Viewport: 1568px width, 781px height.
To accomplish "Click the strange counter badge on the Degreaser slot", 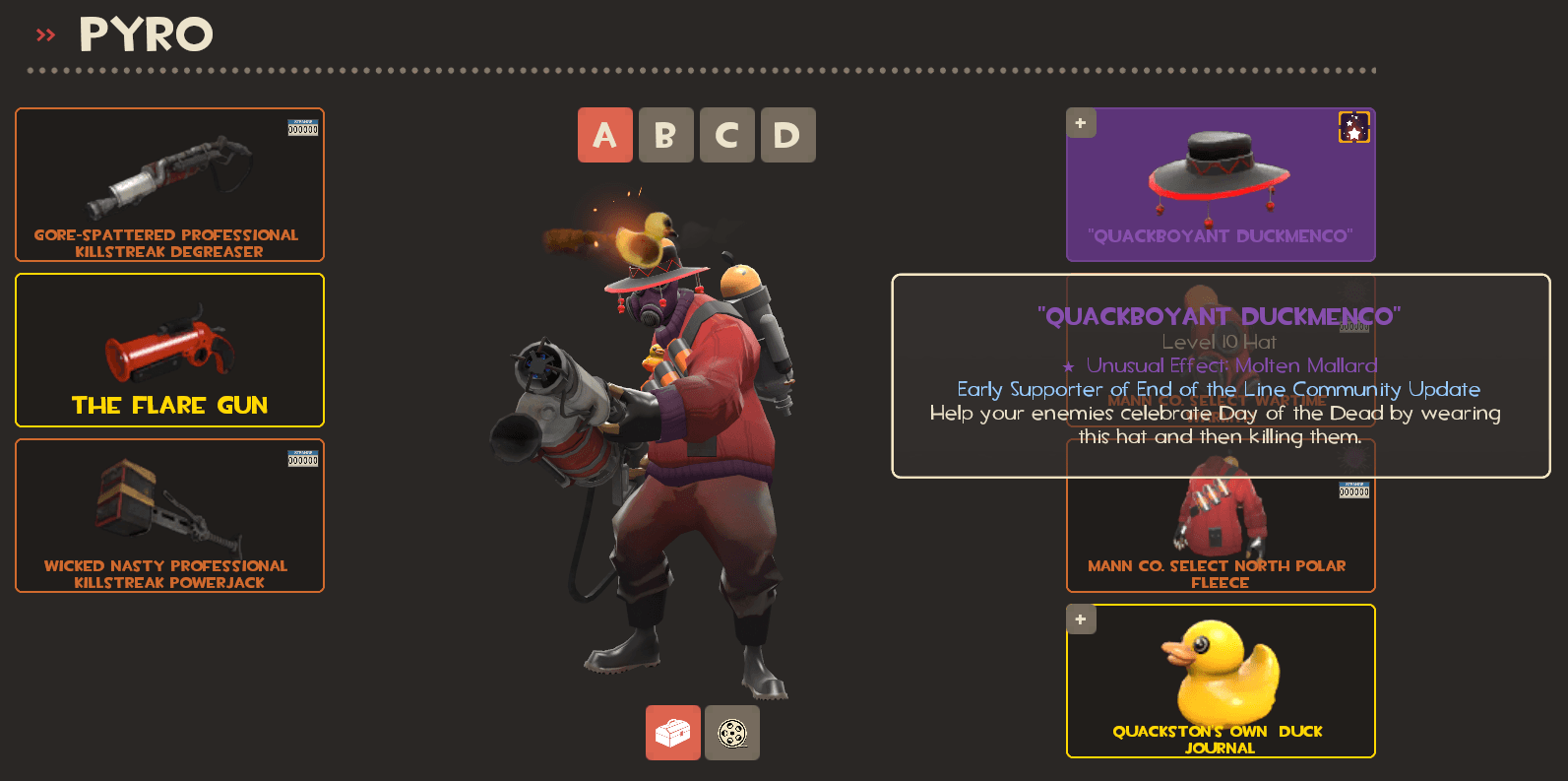I will [302, 126].
